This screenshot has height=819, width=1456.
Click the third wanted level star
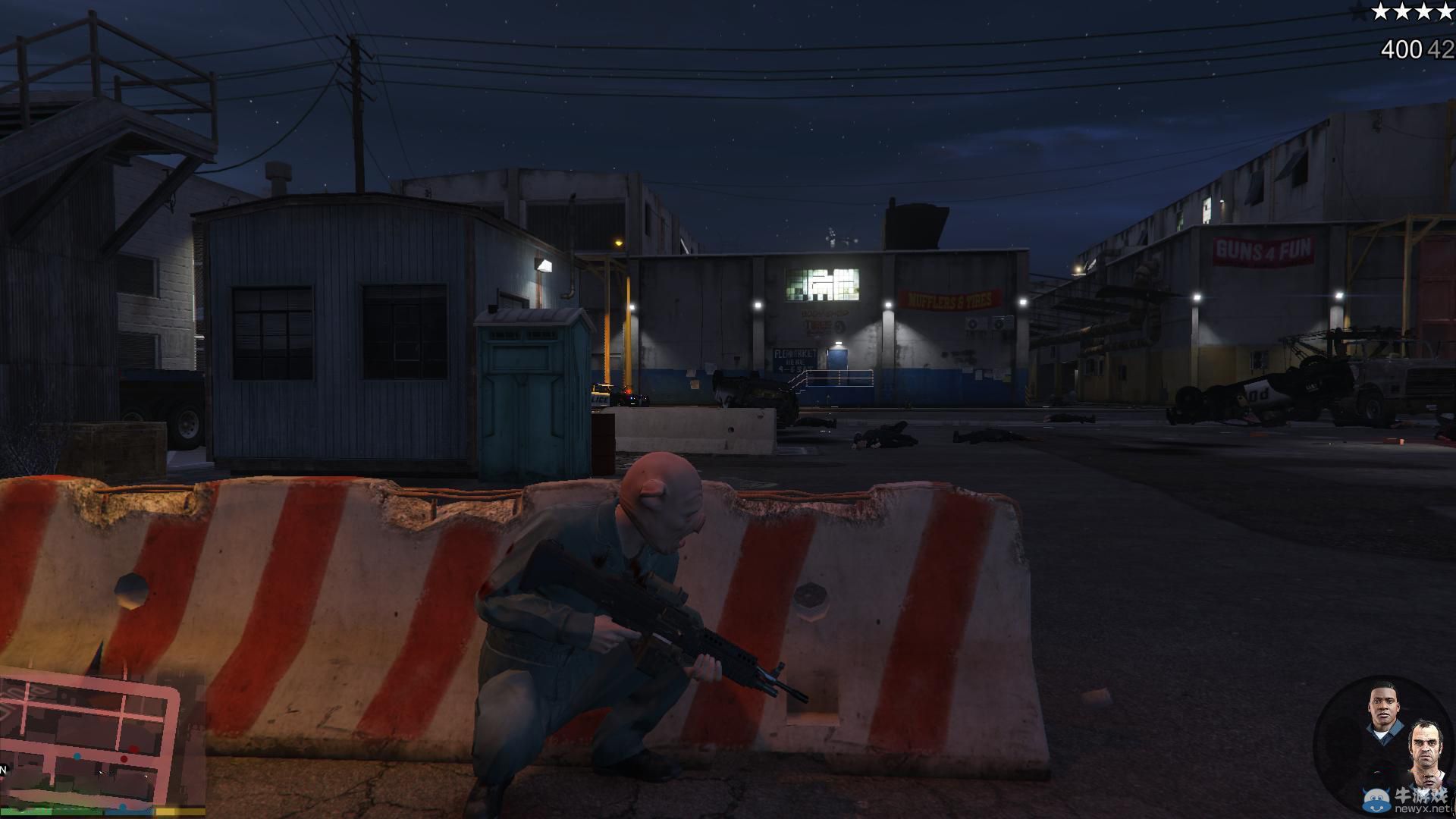(x=1423, y=11)
